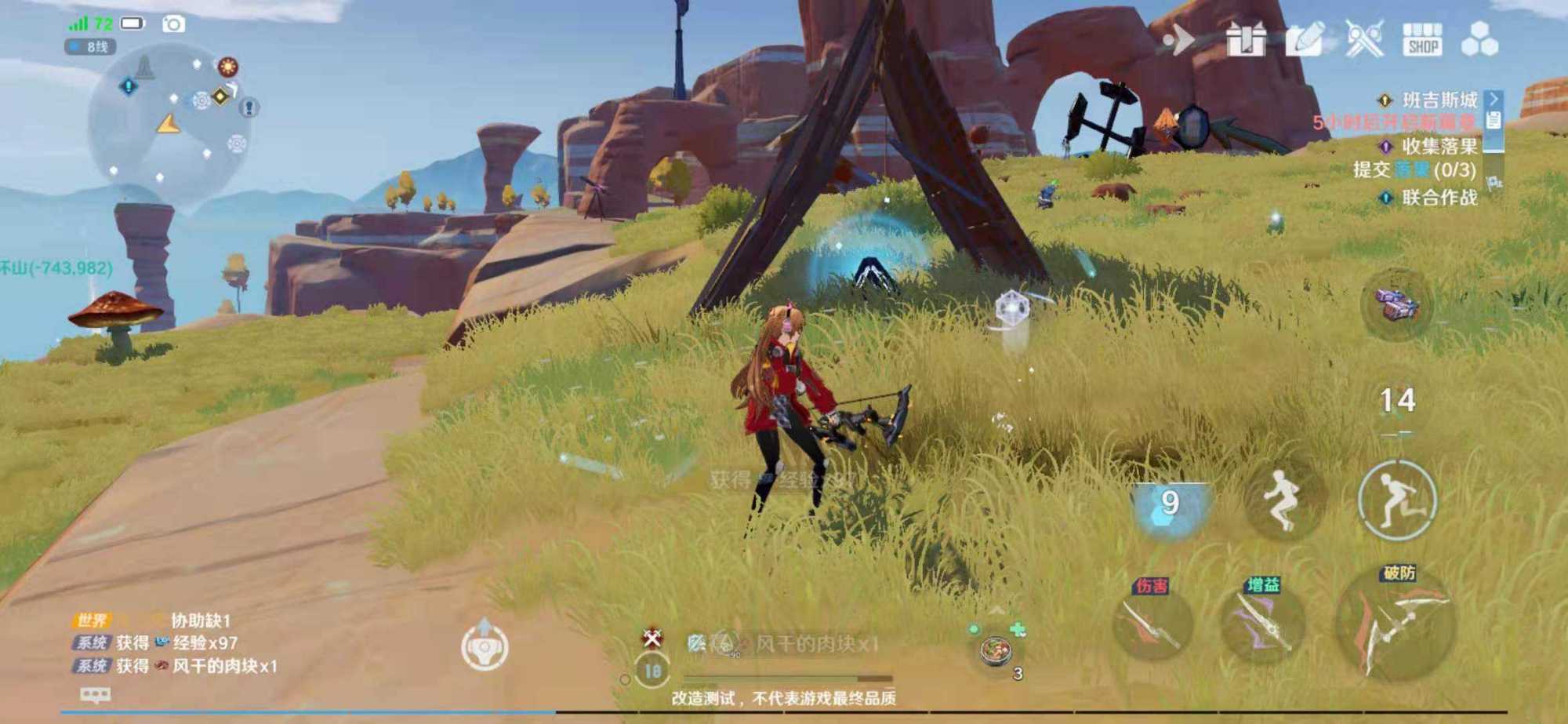Open the chat speech bubble icon
Viewport: 1568px width, 724px height.
click(96, 695)
